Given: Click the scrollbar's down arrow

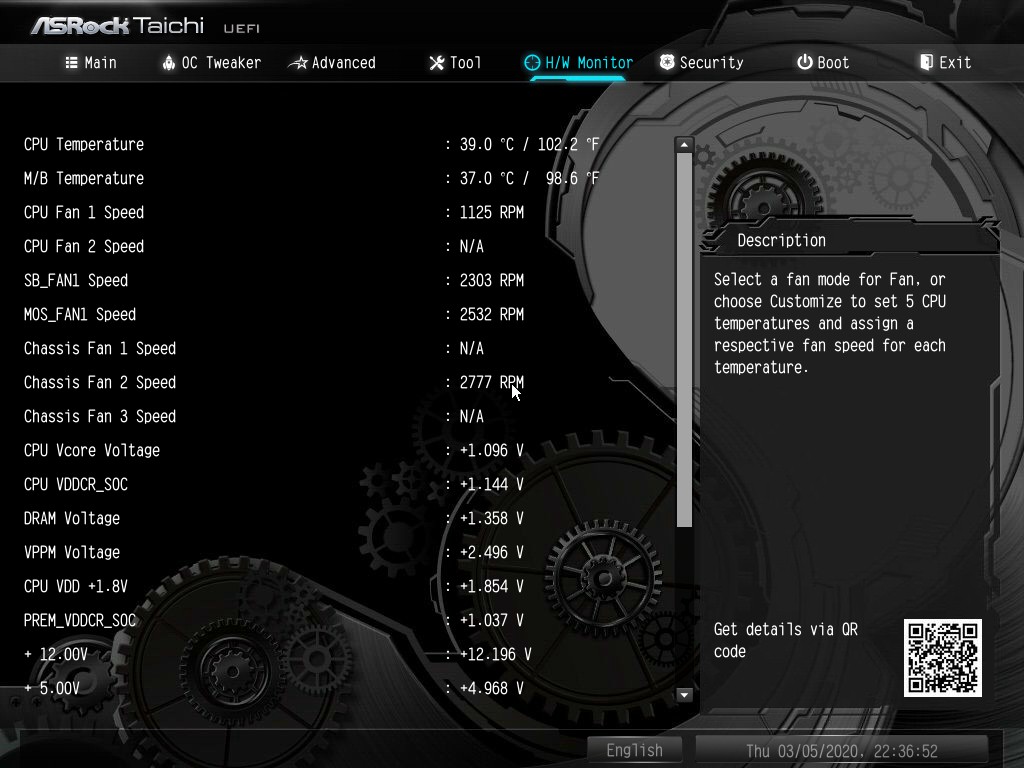Looking at the screenshot, I should (684, 694).
